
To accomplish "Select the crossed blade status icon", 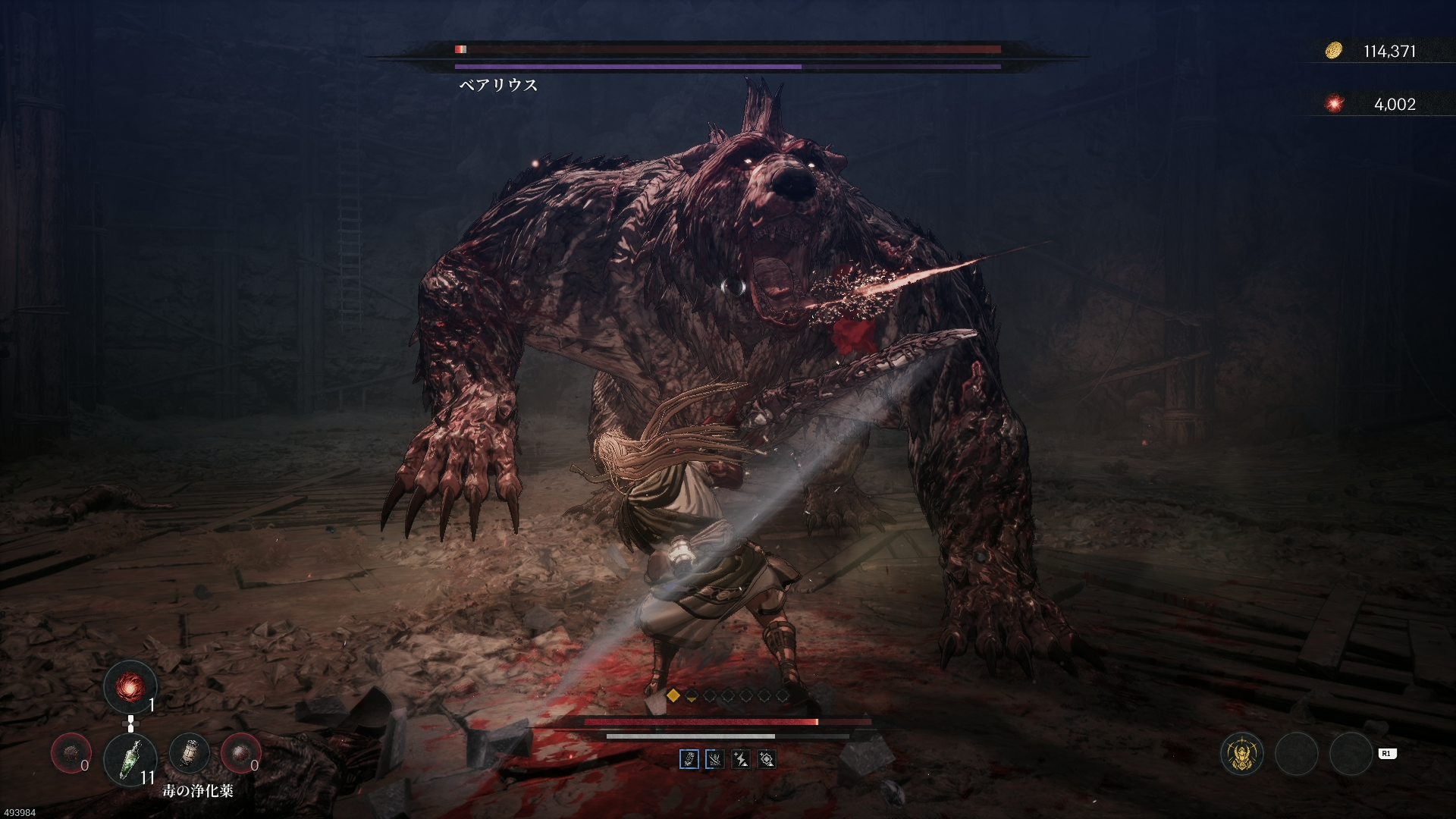I will pos(714,759).
